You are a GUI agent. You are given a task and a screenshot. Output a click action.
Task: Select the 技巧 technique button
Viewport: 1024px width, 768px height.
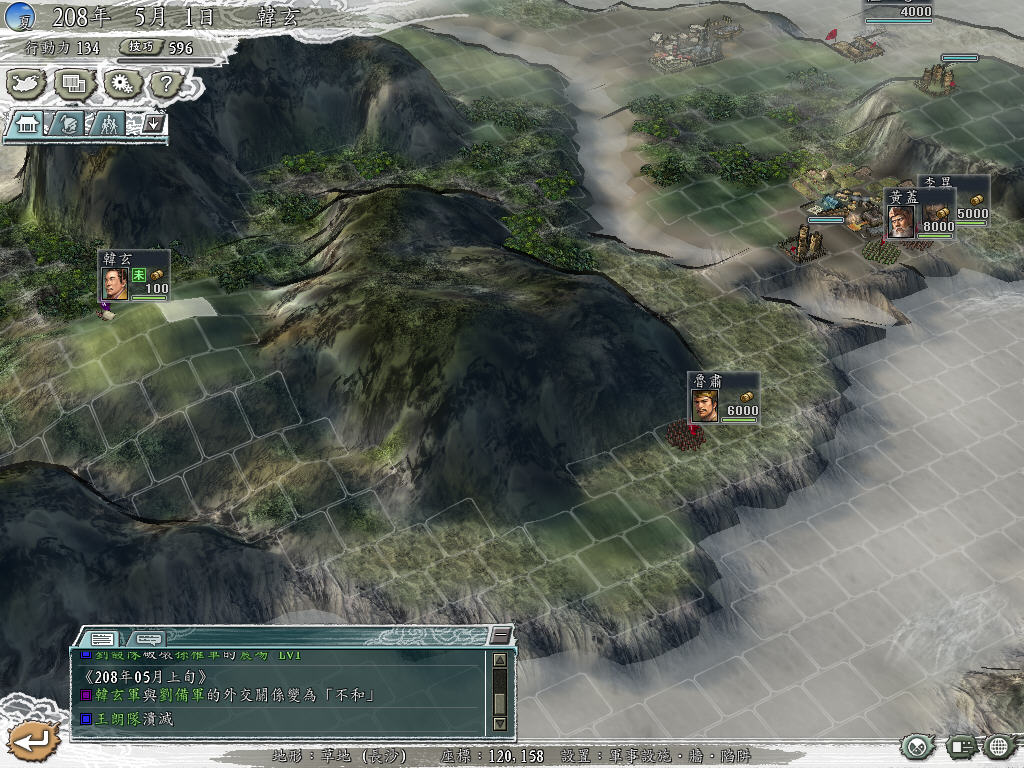[137, 47]
